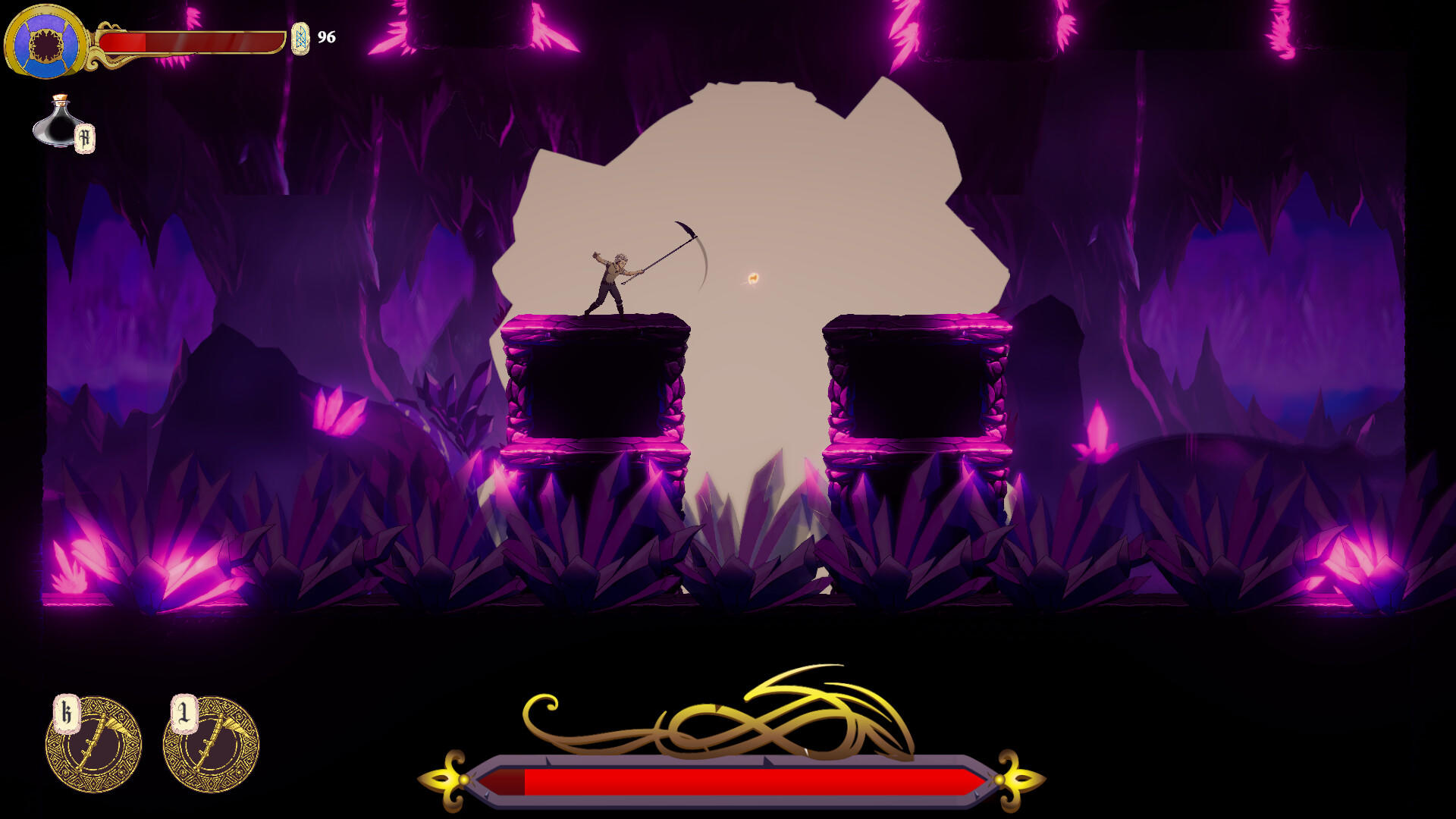Viewport: 1456px width, 819px height.
Task: Click the potion flask item icon
Action: [59, 125]
